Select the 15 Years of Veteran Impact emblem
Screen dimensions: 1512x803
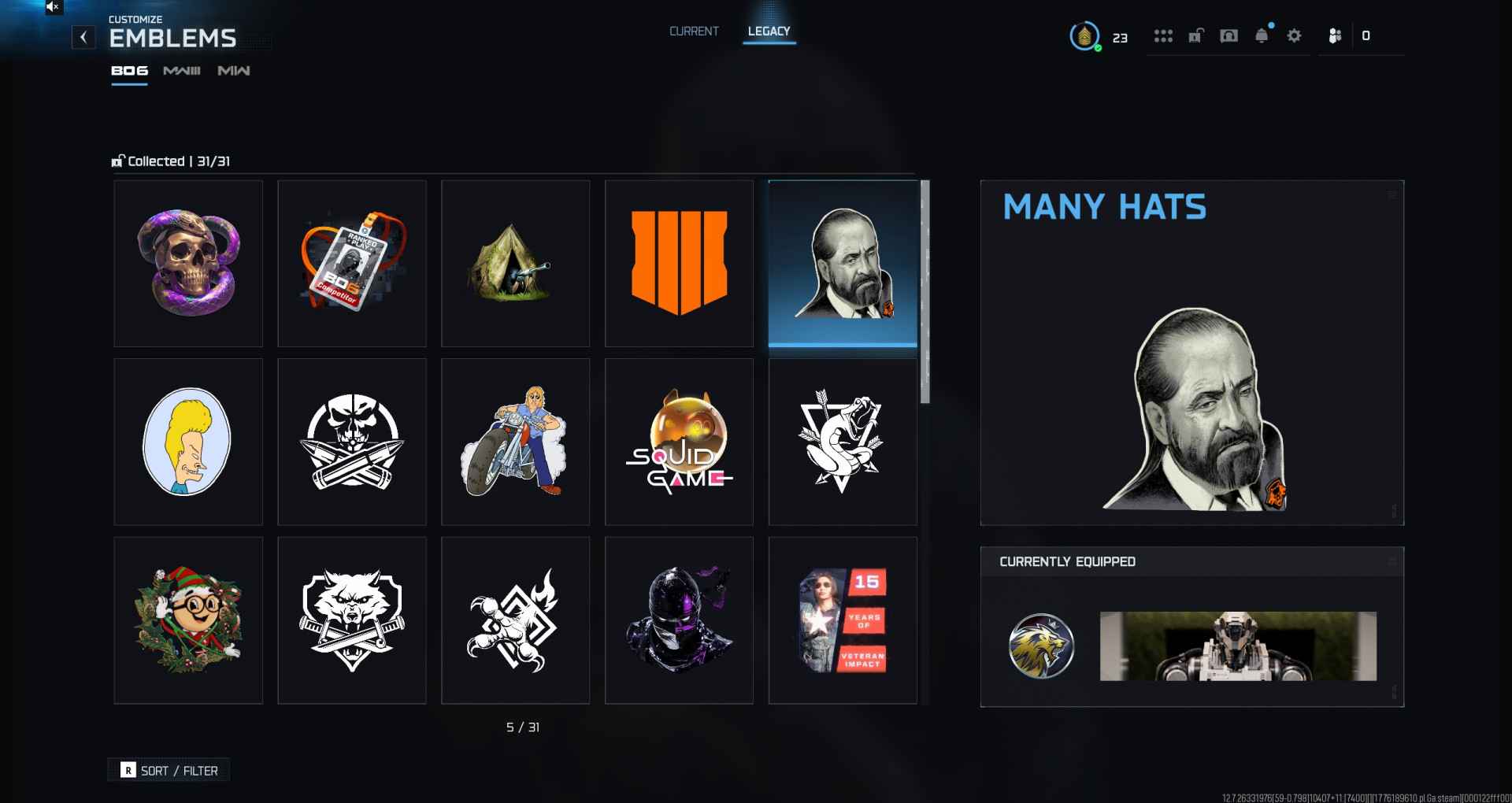coord(843,620)
